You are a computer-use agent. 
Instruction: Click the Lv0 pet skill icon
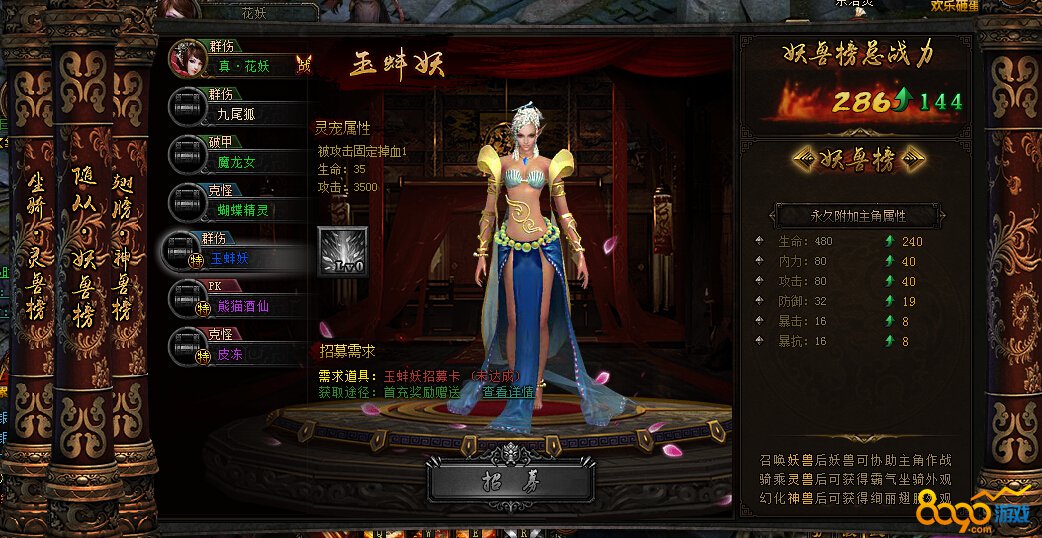342,252
